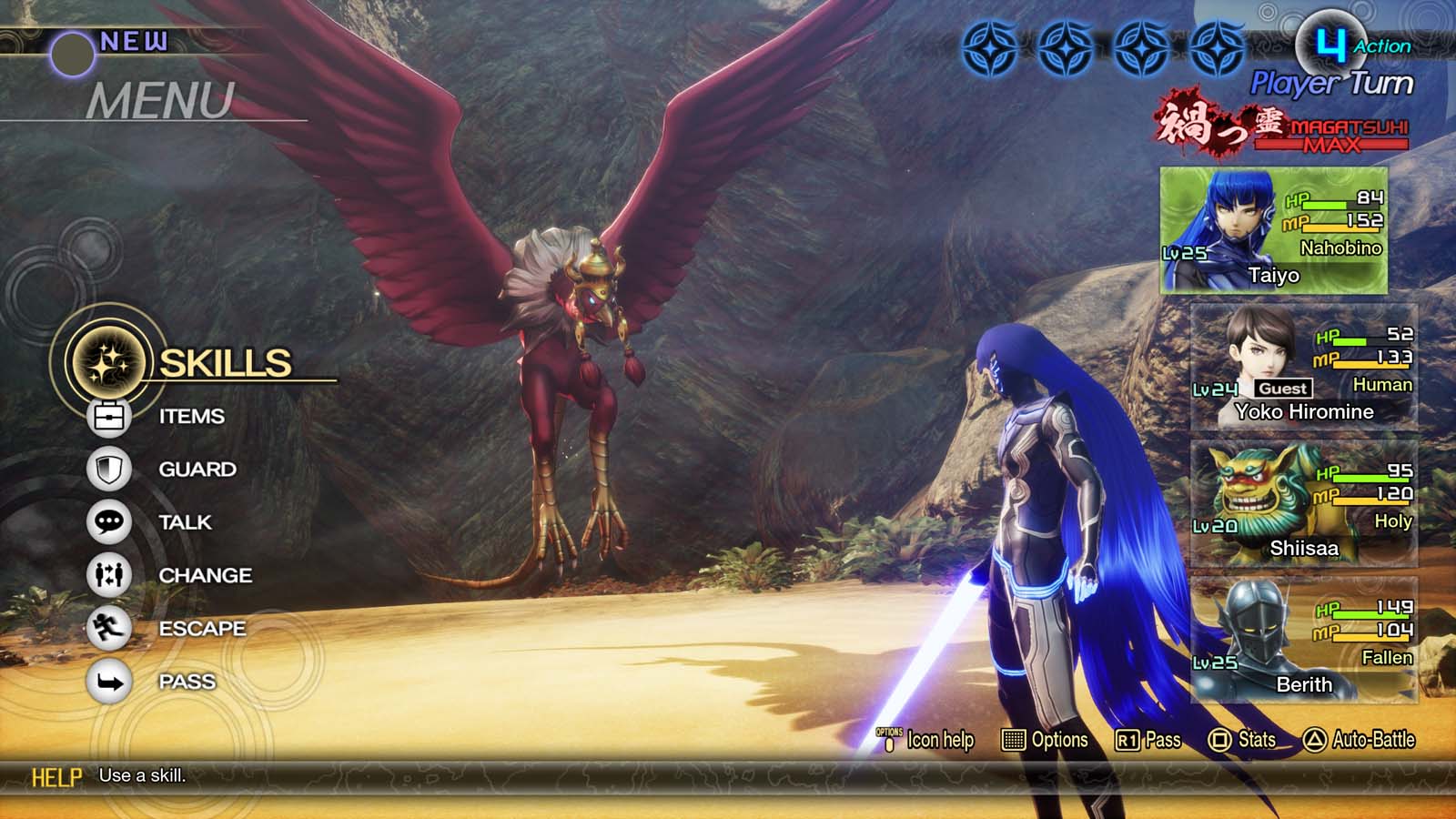Open the Items menu icon
The image size is (1456, 819).
(x=109, y=416)
